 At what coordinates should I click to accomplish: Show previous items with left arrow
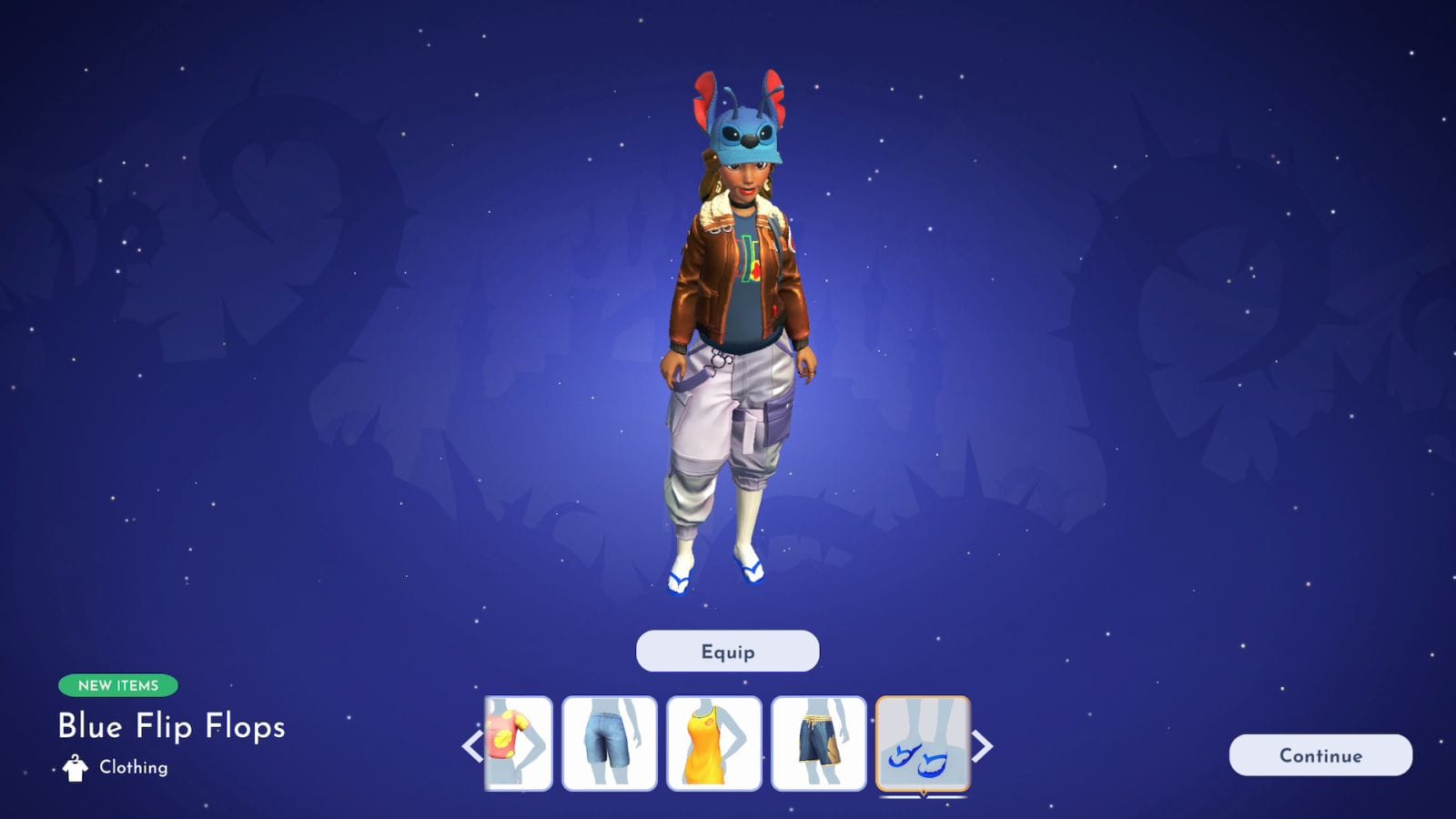point(471,747)
